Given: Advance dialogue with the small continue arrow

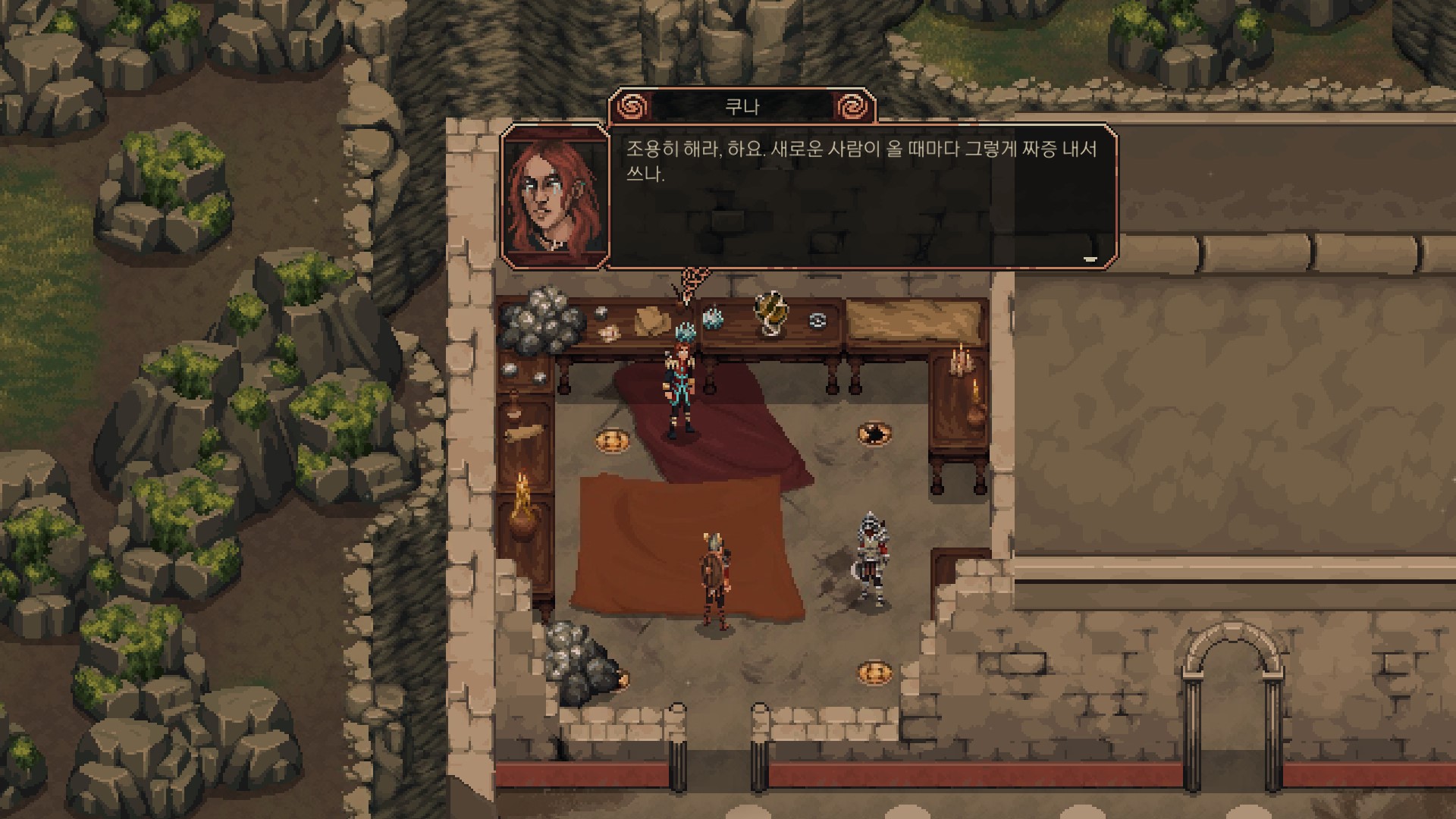Looking at the screenshot, I should pyautogui.click(x=1090, y=259).
